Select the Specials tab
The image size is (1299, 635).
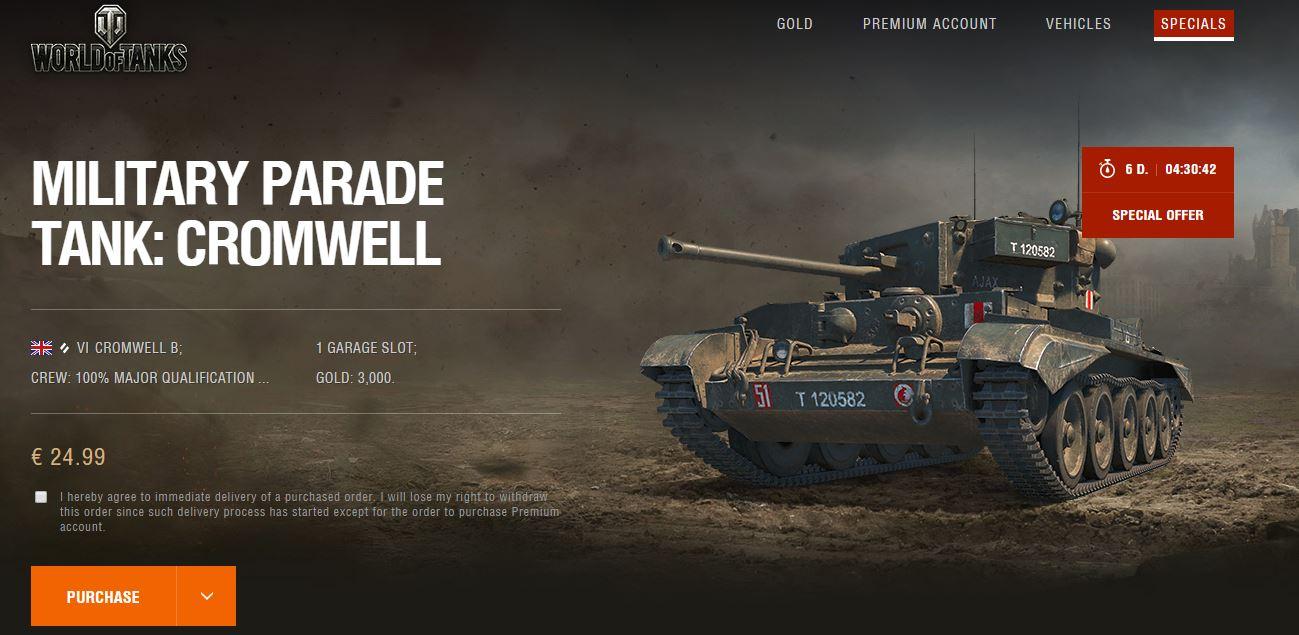coord(1193,24)
